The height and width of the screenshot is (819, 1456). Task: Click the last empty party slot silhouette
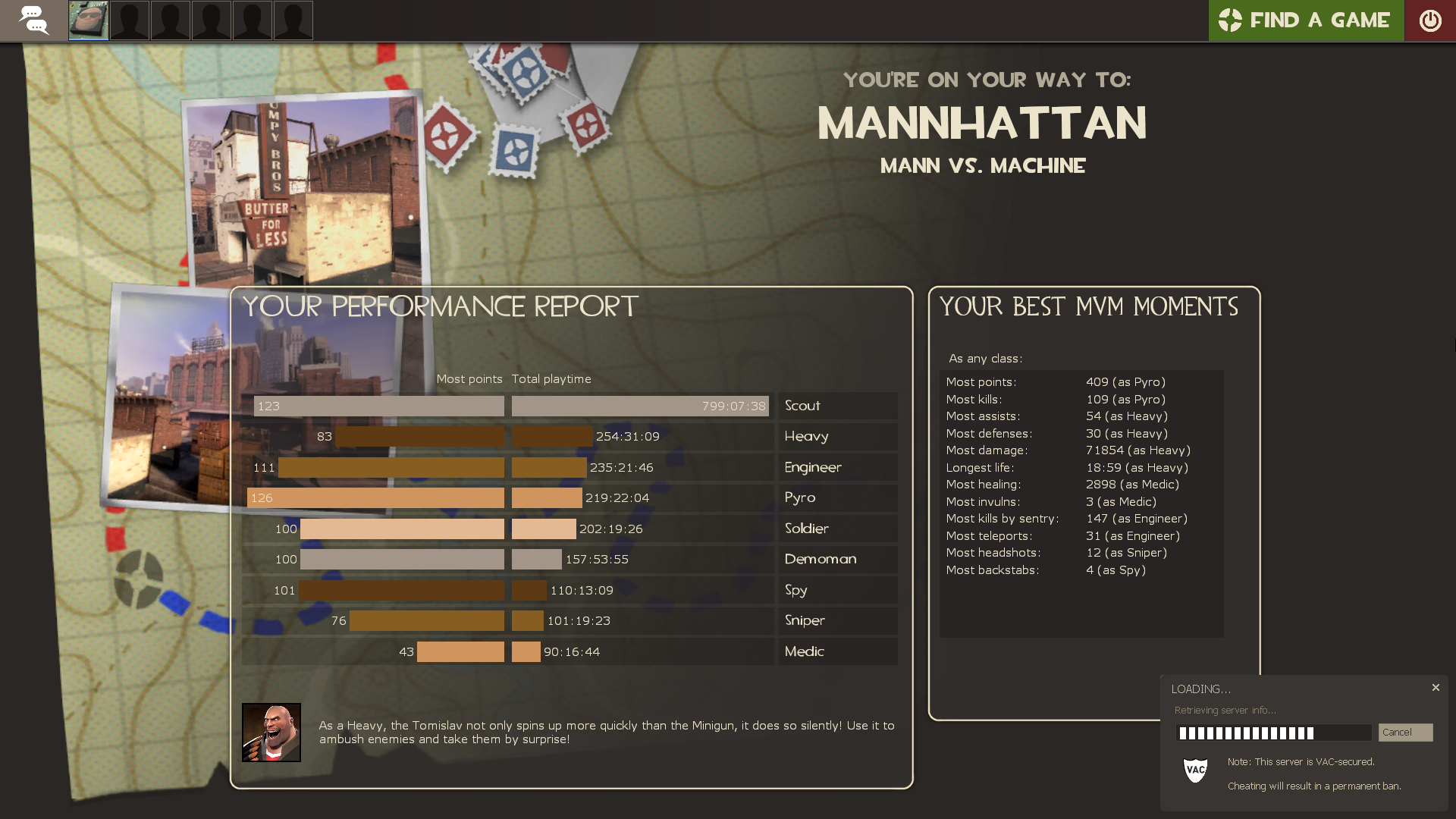(293, 20)
